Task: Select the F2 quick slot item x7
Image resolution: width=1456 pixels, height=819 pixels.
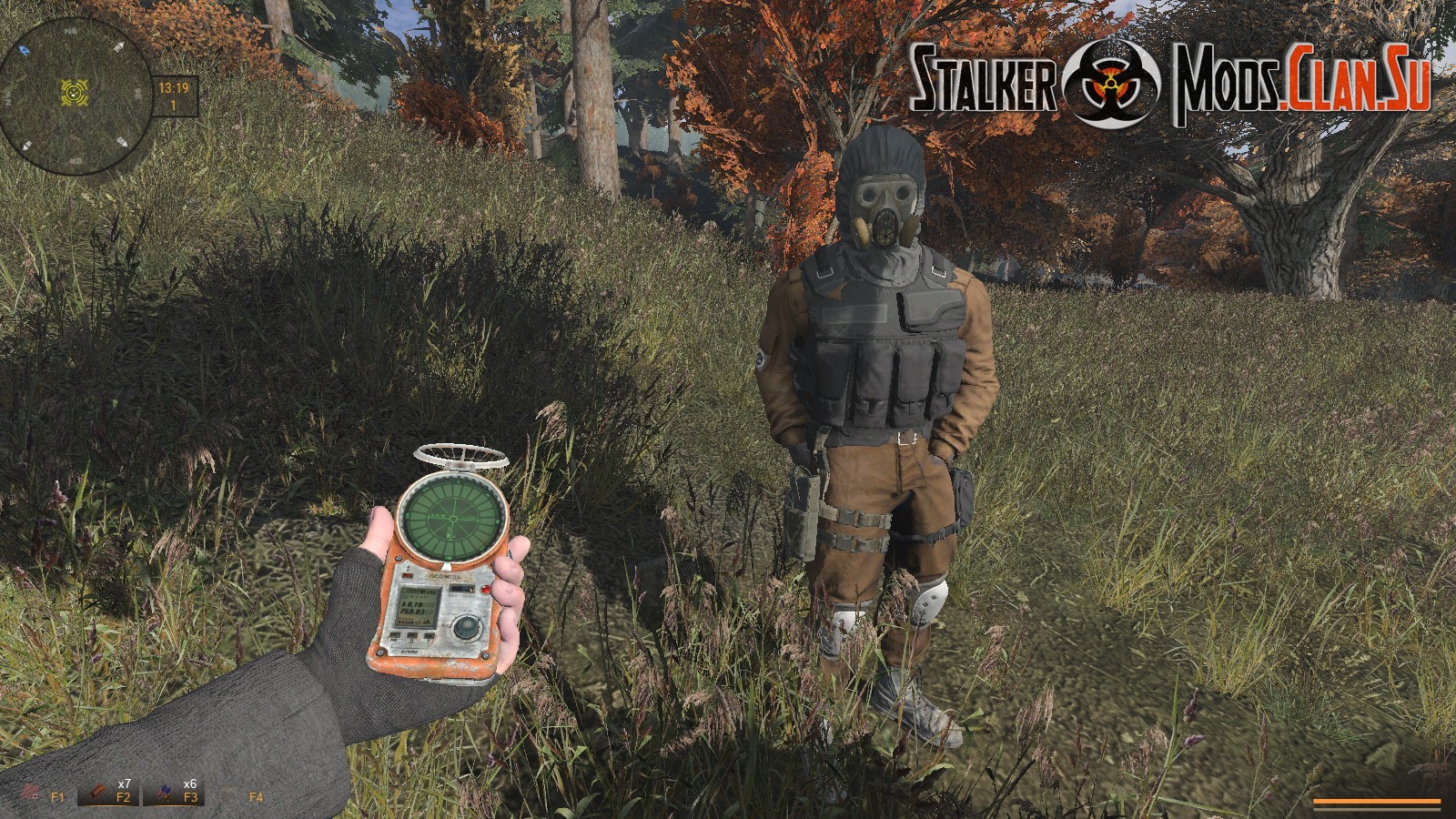Action: [x=106, y=794]
